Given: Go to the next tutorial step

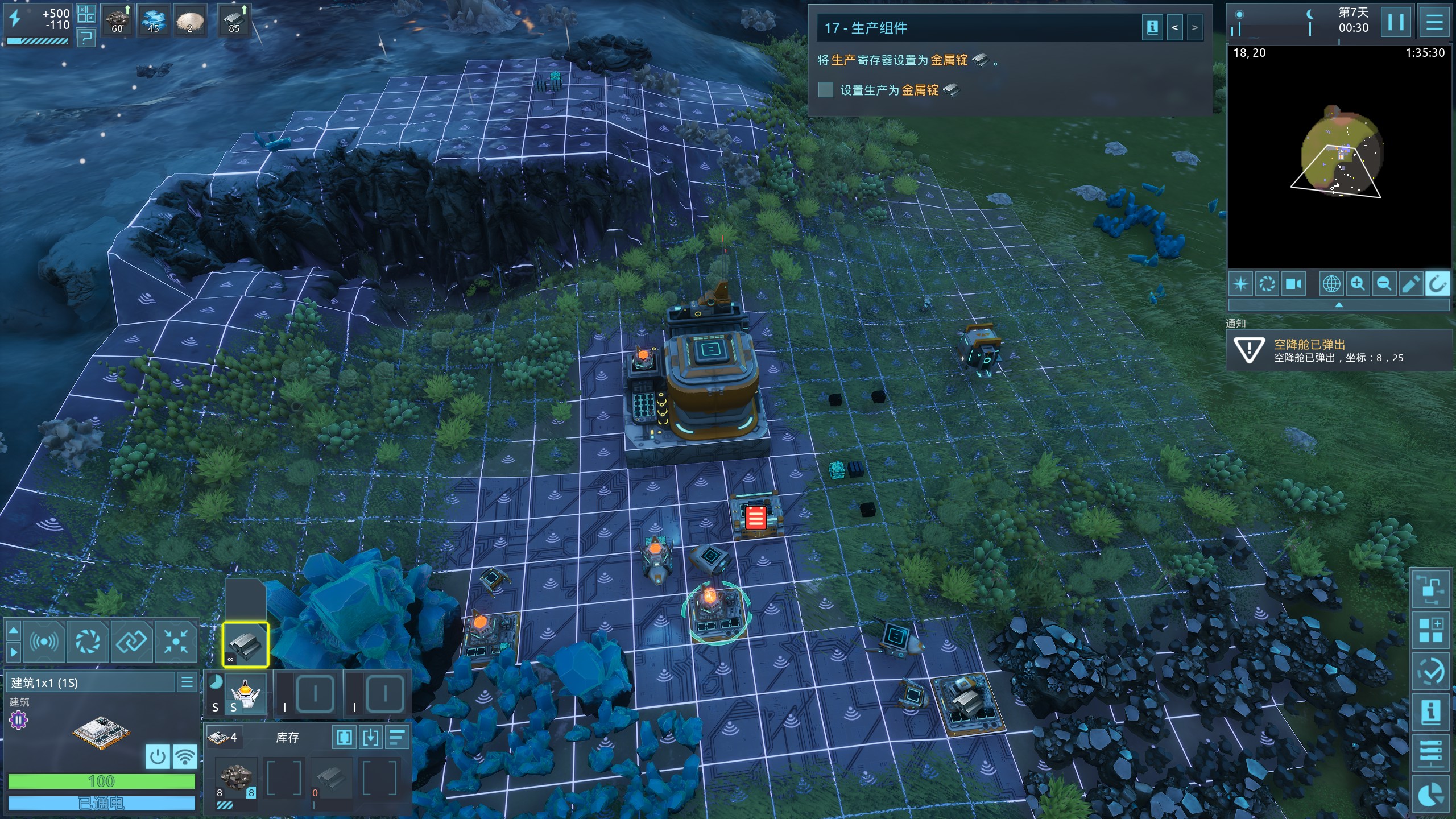Looking at the screenshot, I should (1194, 28).
